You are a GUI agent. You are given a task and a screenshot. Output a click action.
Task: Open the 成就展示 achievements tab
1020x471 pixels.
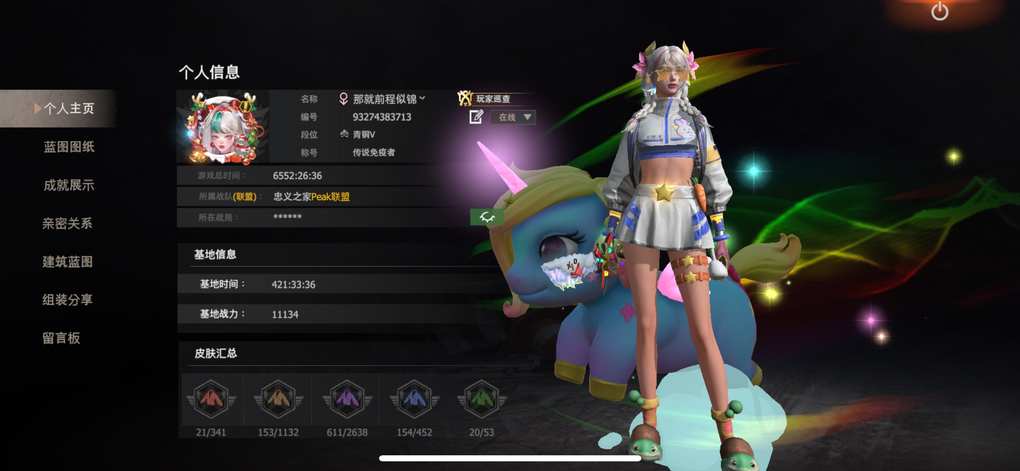click(x=68, y=185)
